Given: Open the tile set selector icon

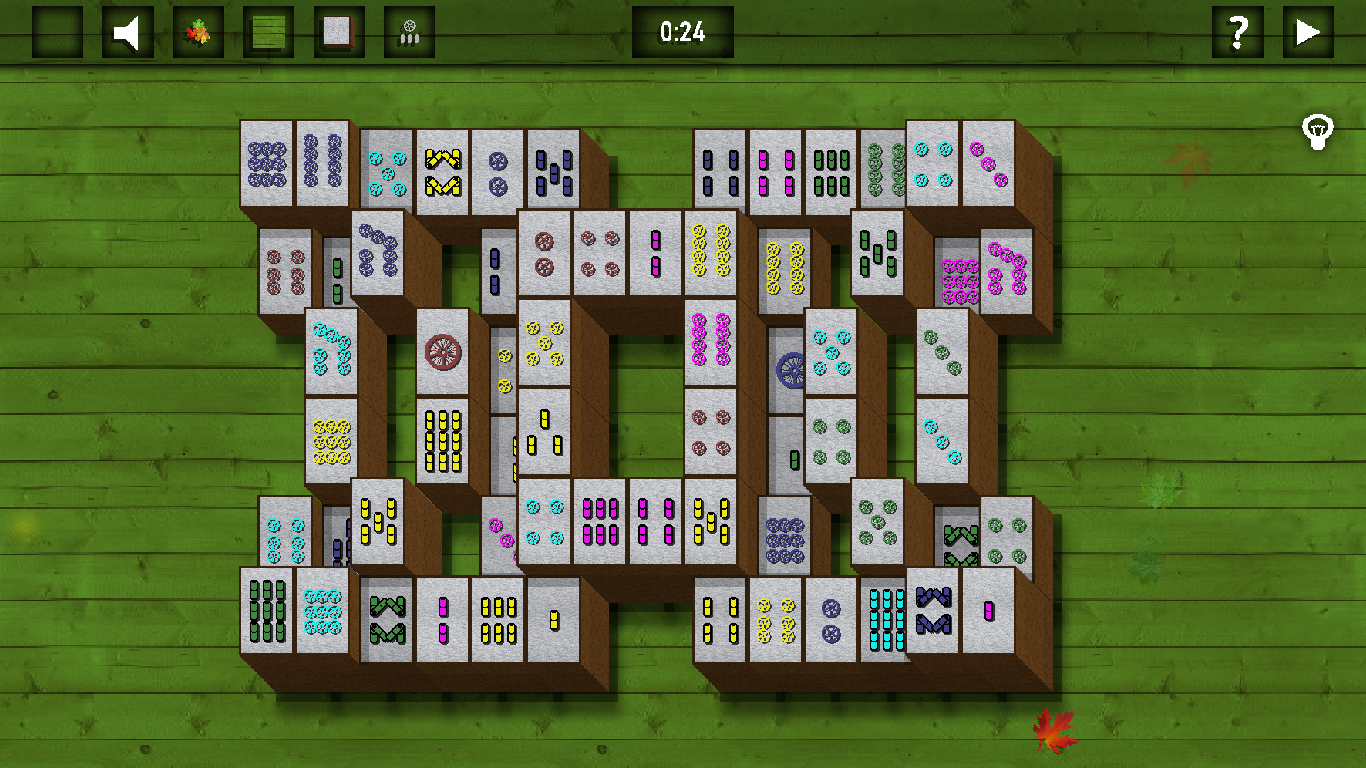Looking at the screenshot, I should click(x=337, y=31).
